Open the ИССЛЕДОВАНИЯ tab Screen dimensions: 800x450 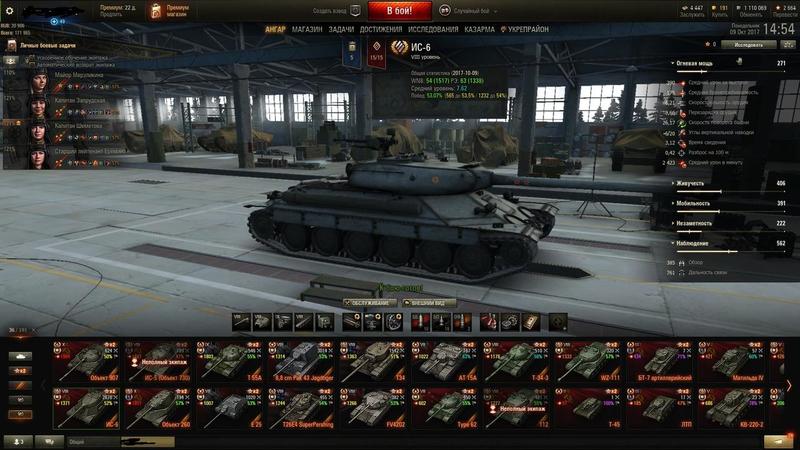click(x=435, y=30)
